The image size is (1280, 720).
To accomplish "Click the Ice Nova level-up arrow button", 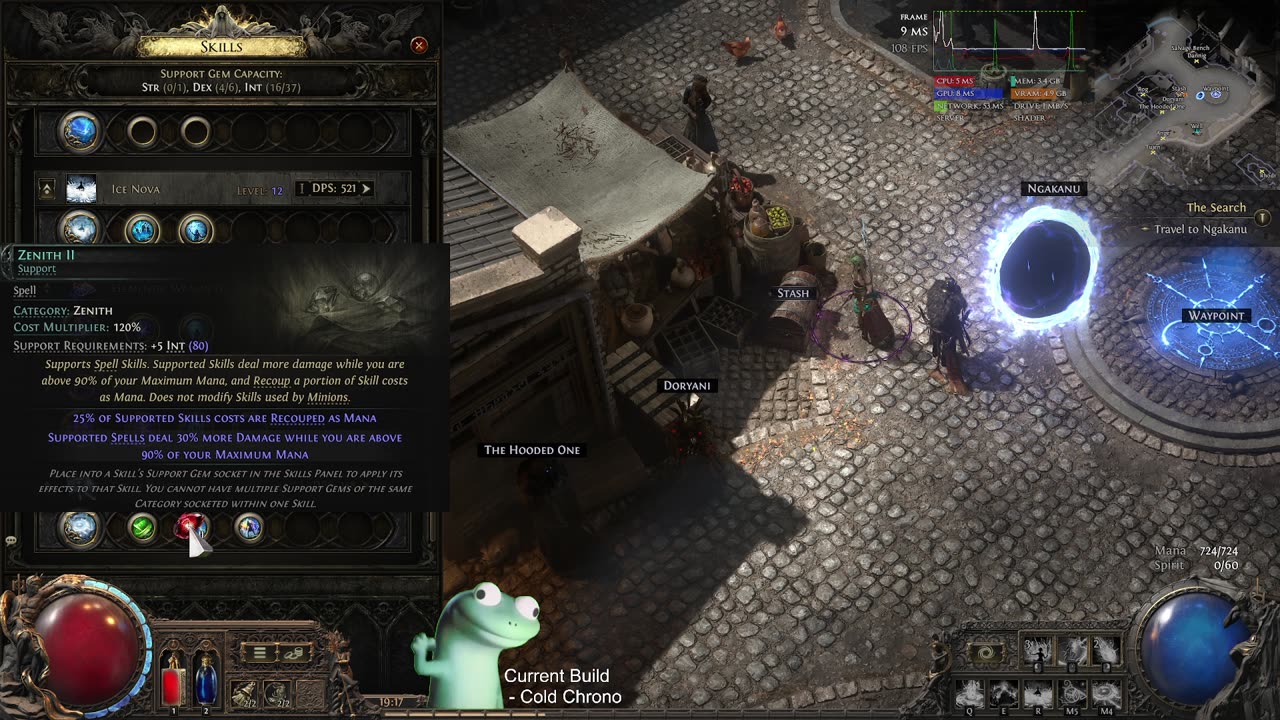I will pyautogui.click(x=46, y=188).
